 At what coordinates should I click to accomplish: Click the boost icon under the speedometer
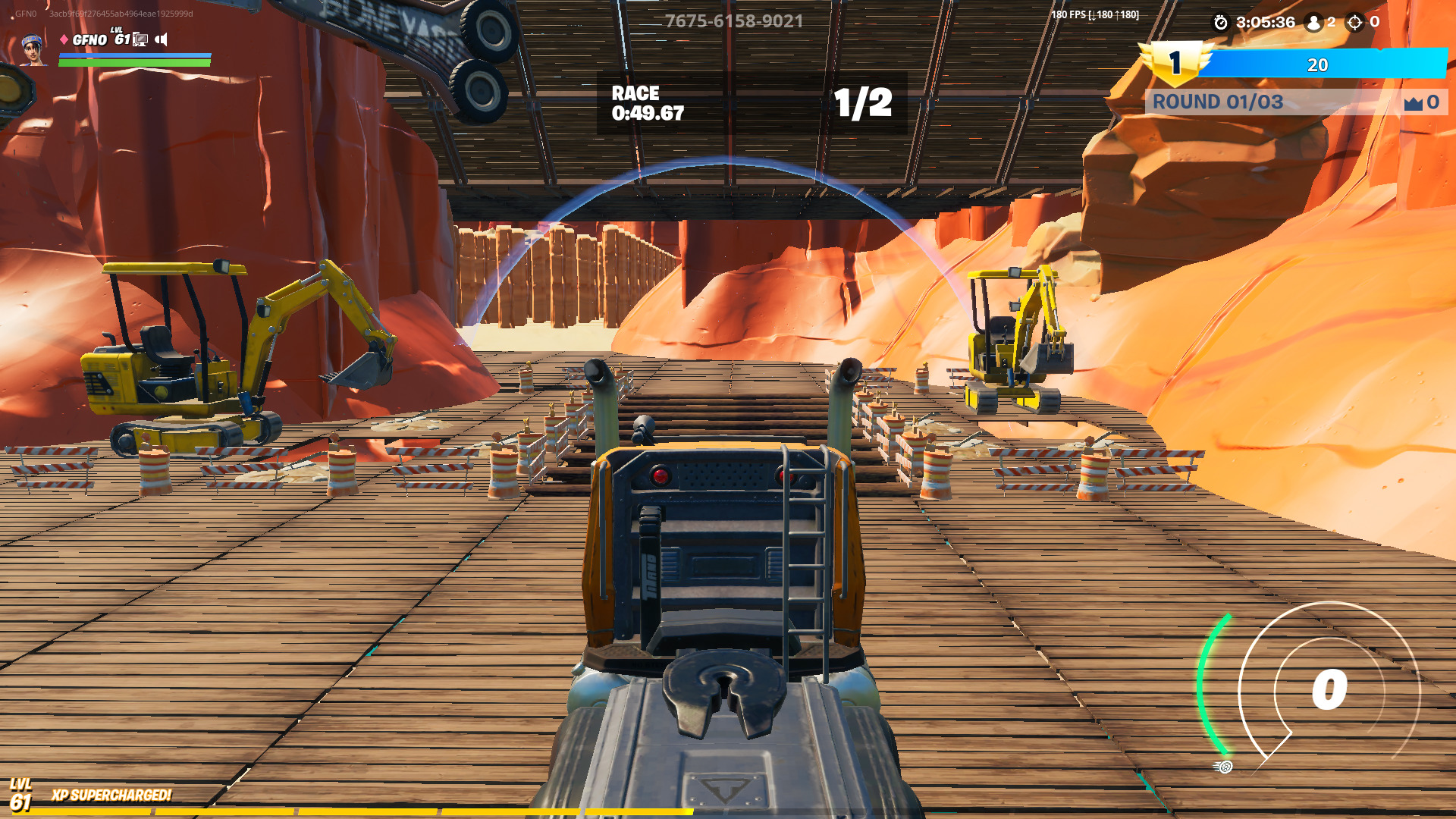click(x=1223, y=767)
